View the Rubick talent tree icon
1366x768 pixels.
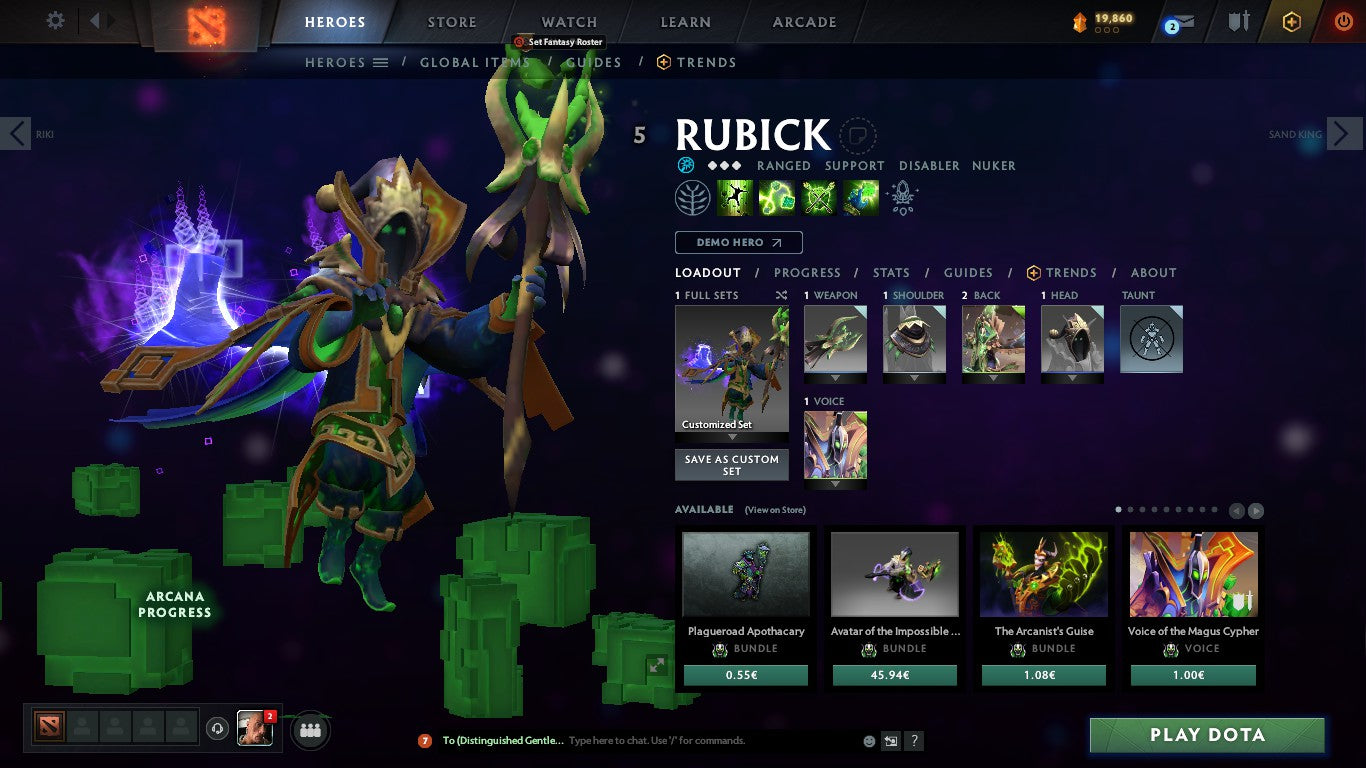693,197
